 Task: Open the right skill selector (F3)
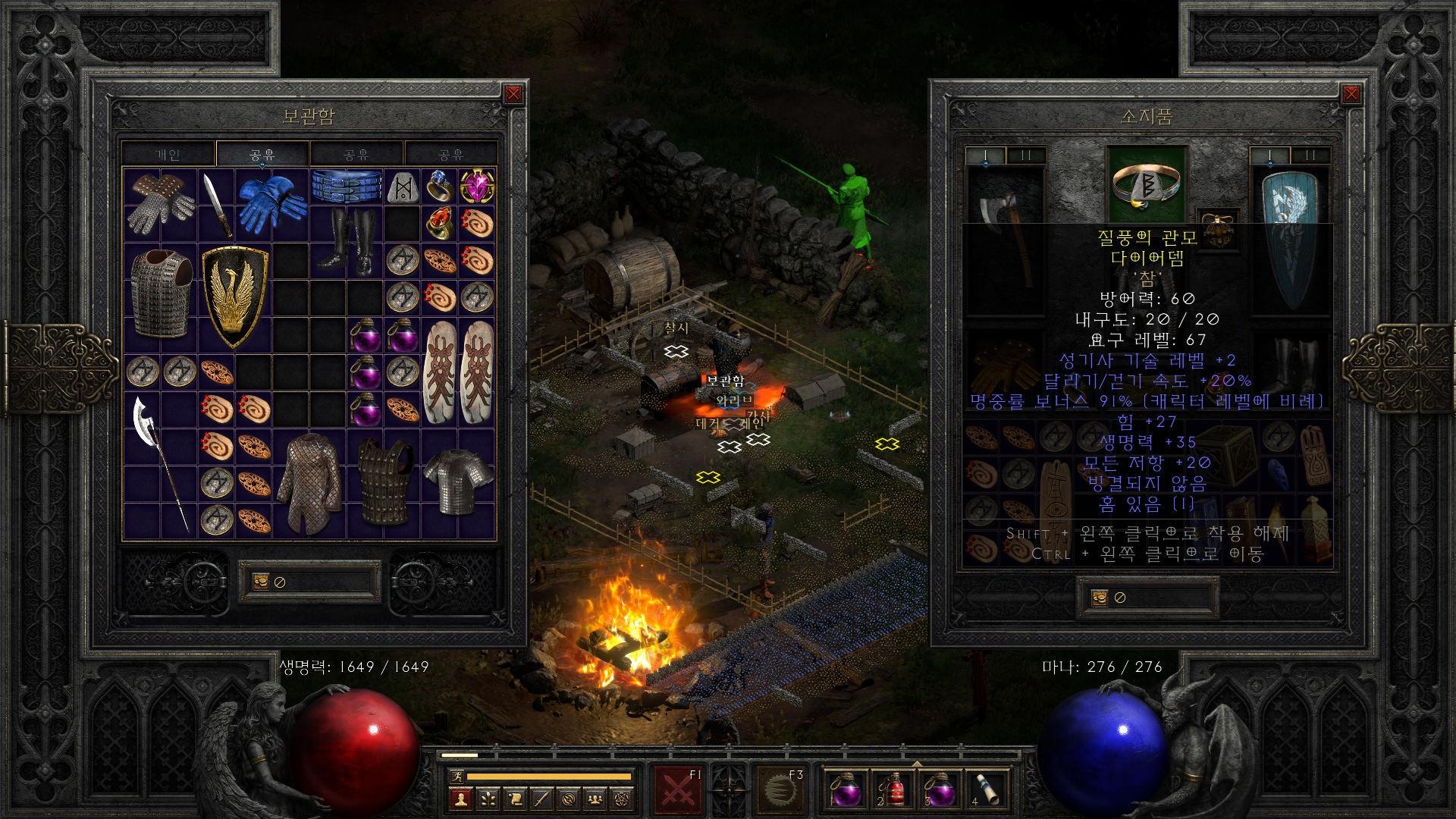point(781,790)
